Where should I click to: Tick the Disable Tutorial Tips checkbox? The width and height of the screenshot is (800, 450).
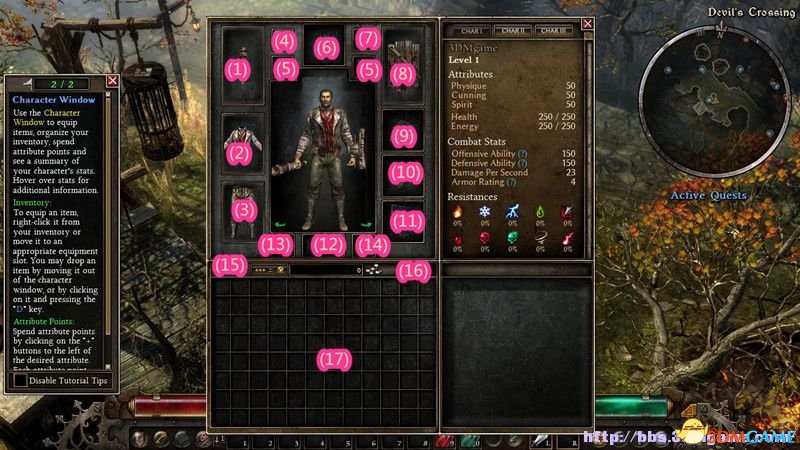point(20,381)
